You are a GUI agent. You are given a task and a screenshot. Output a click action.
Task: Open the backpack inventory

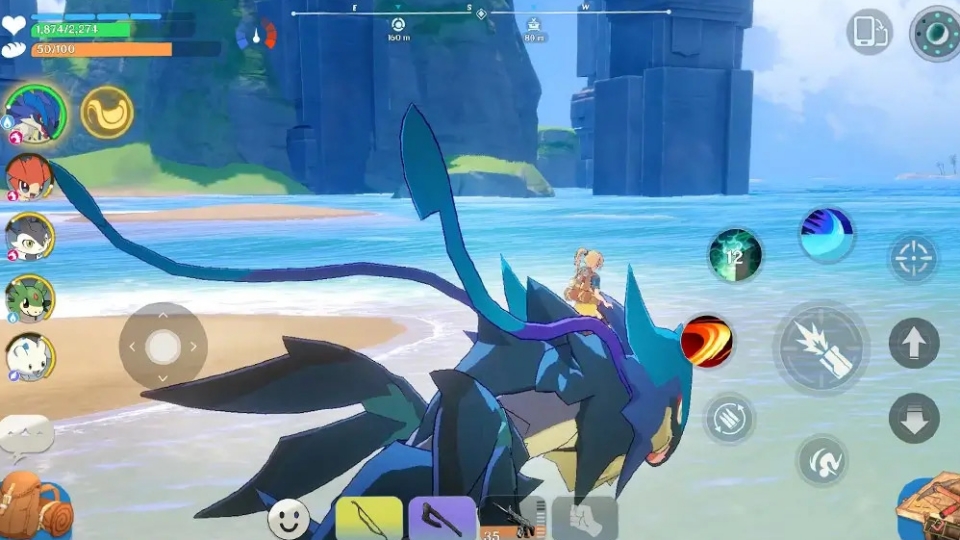(x=36, y=506)
